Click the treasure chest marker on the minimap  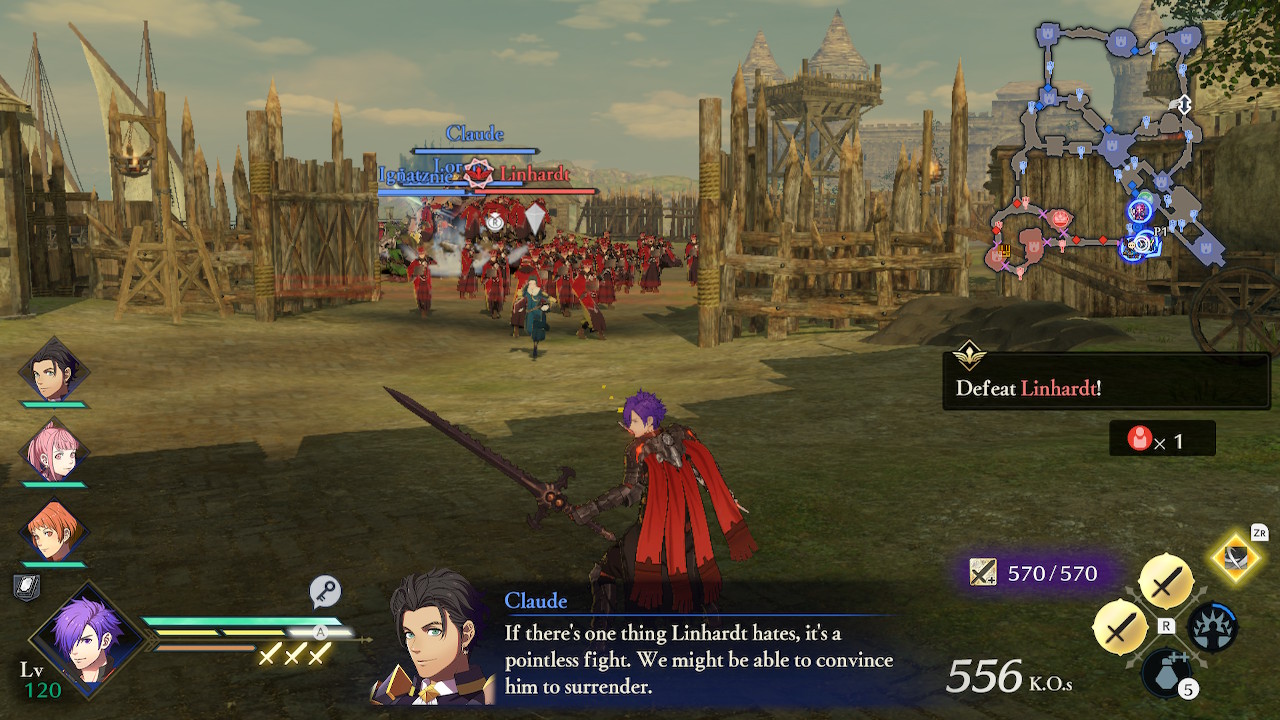[x=1005, y=250]
